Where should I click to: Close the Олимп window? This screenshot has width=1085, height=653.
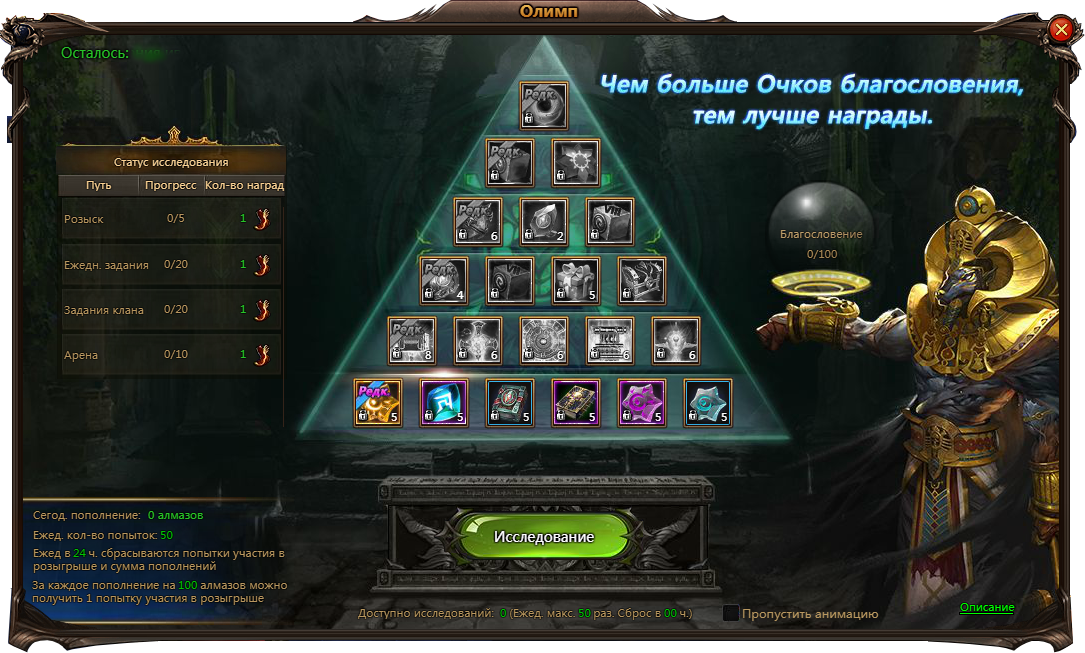click(1061, 30)
